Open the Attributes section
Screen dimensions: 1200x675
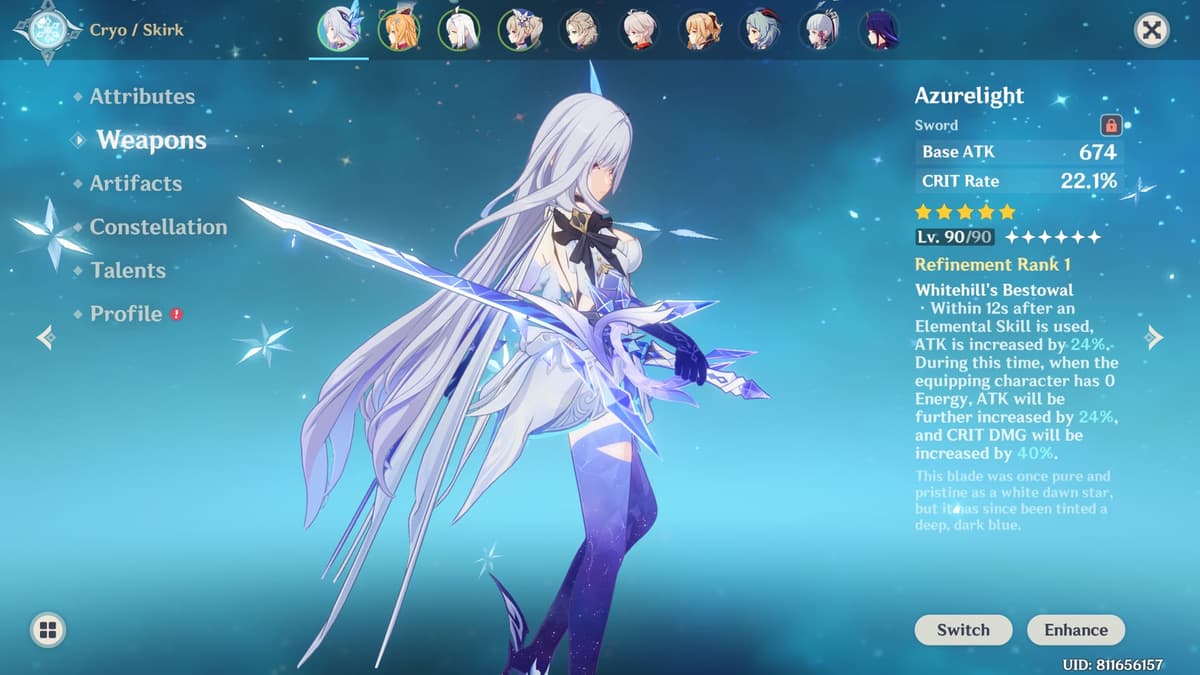pos(142,97)
